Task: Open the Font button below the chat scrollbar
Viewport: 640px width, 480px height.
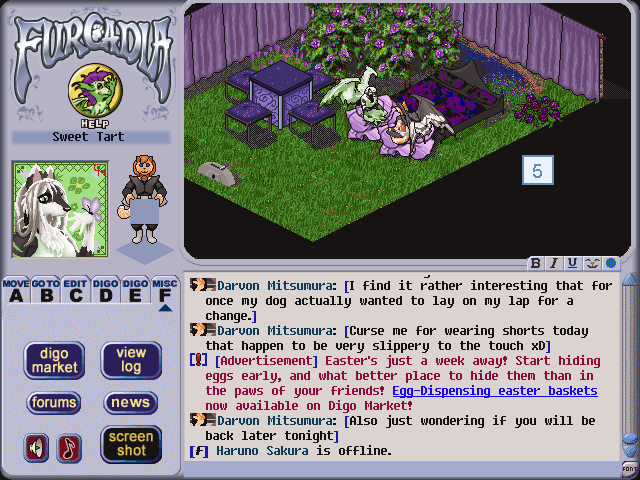Action: pos(629,468)
